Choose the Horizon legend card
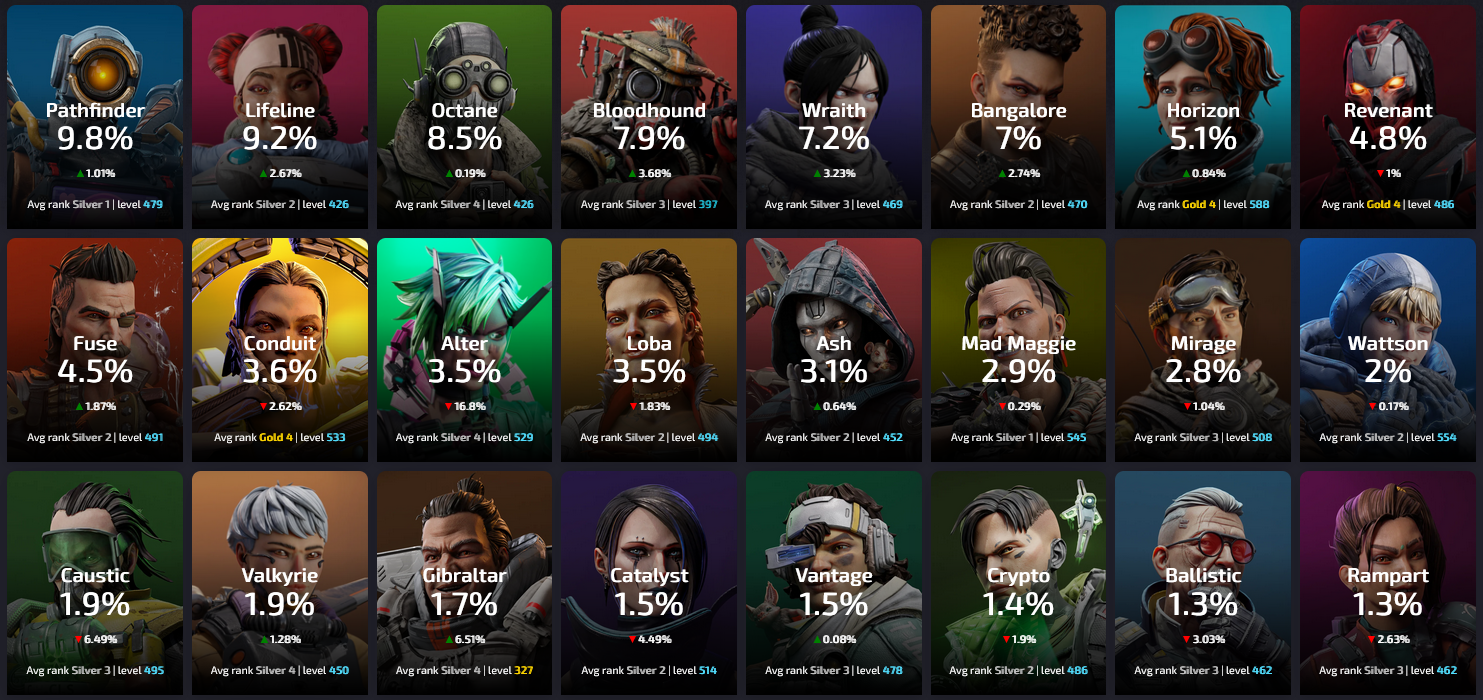This screenshot has width=1483, height=700. 1202,118
